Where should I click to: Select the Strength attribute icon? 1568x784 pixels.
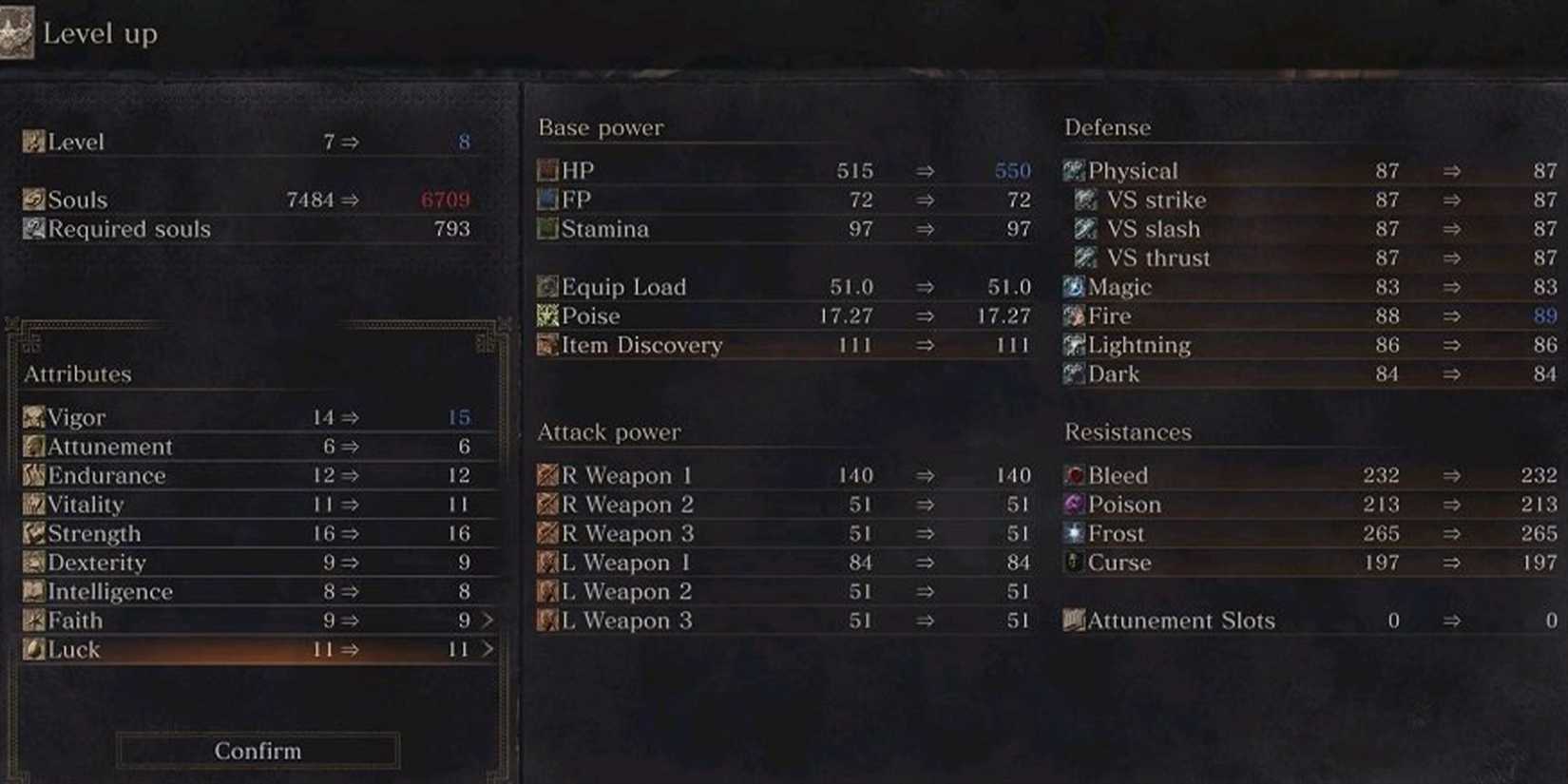pos(32,533)
